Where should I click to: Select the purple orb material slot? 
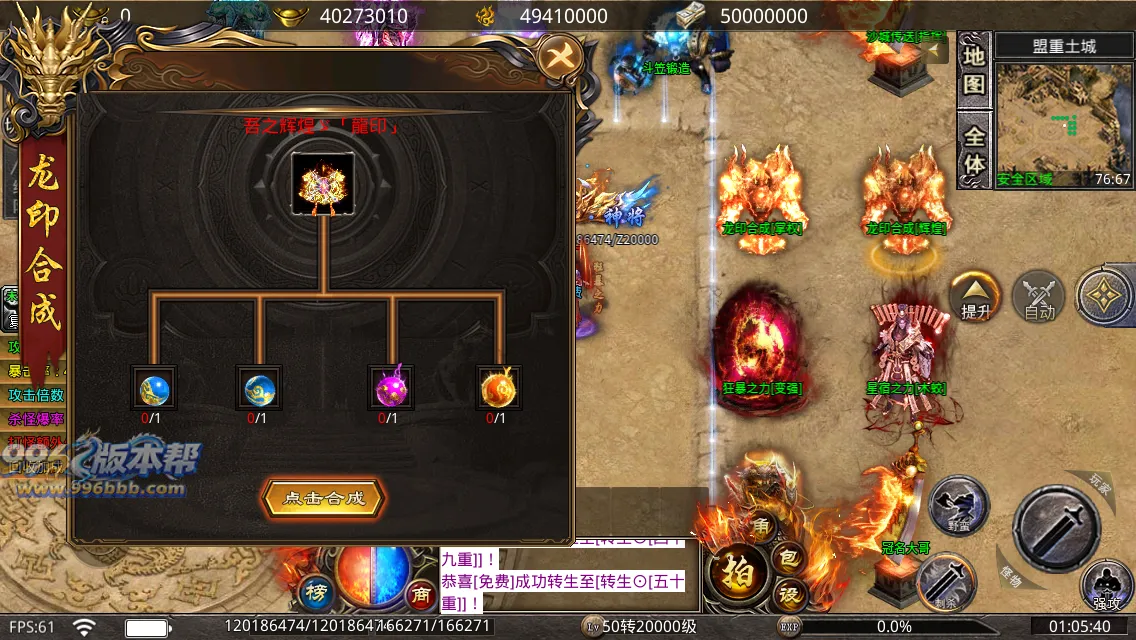coord(389,388)
